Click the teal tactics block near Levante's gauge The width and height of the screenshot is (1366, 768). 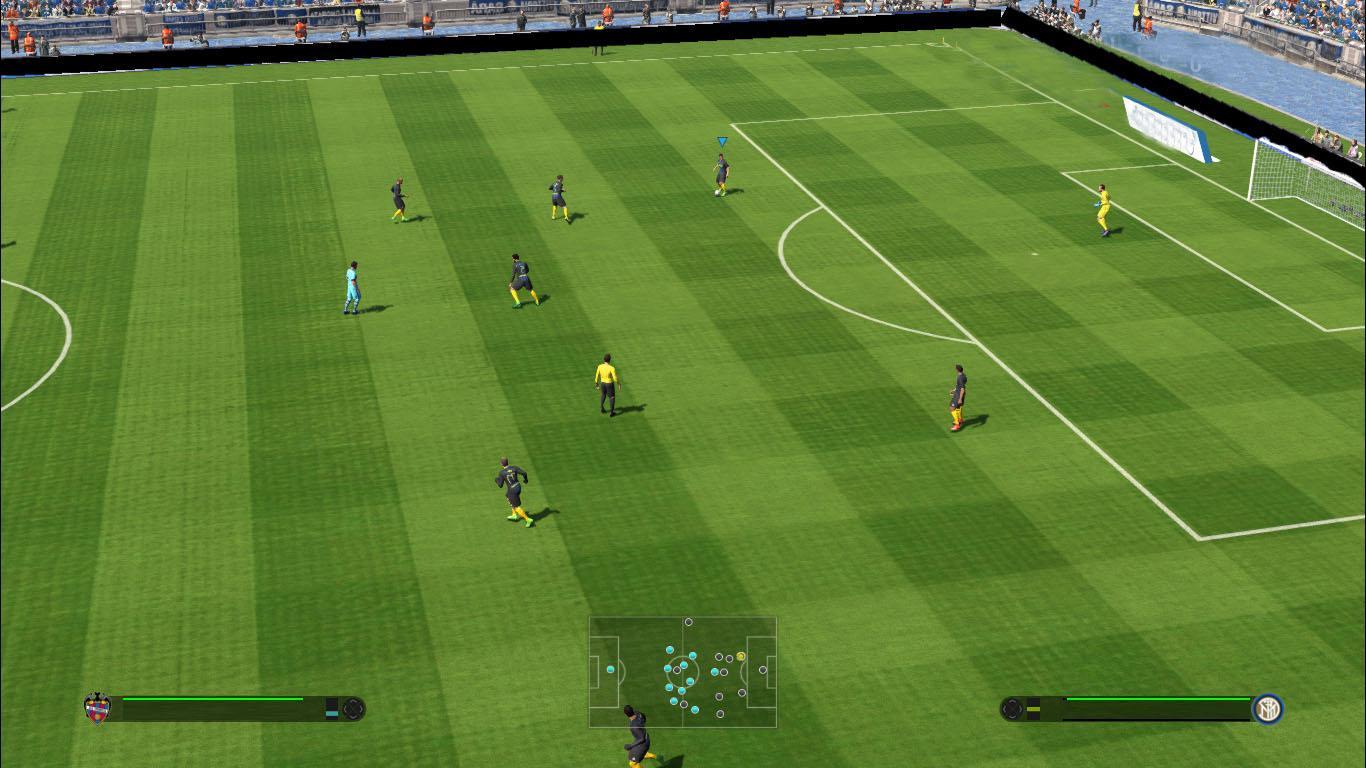point(330,713)
